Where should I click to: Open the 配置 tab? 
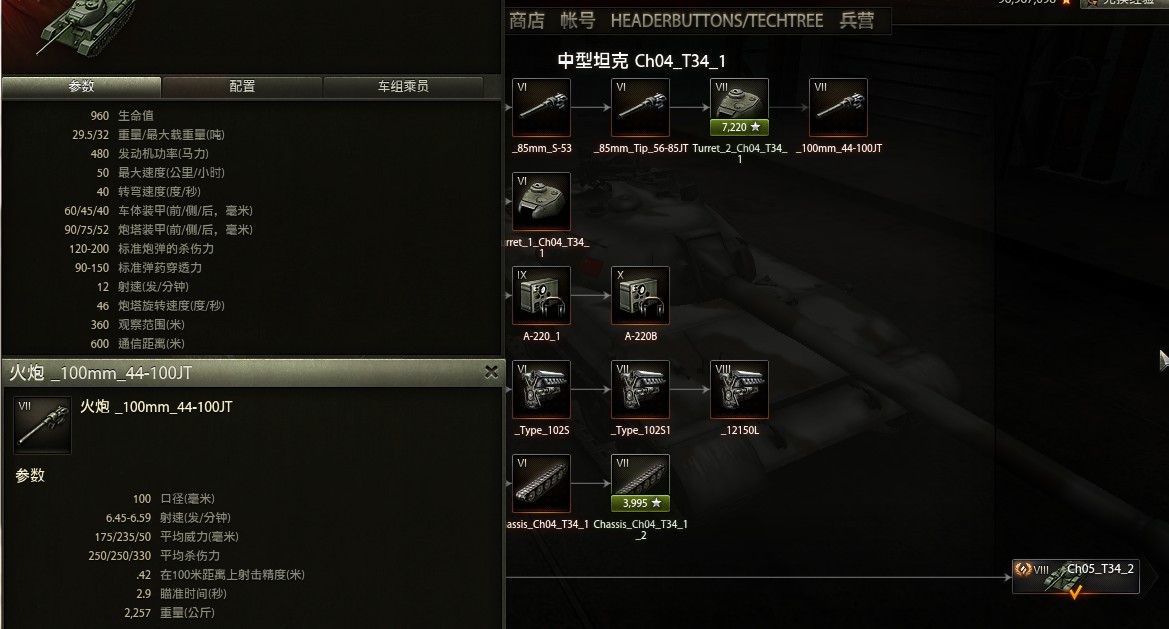pos(242,87)
